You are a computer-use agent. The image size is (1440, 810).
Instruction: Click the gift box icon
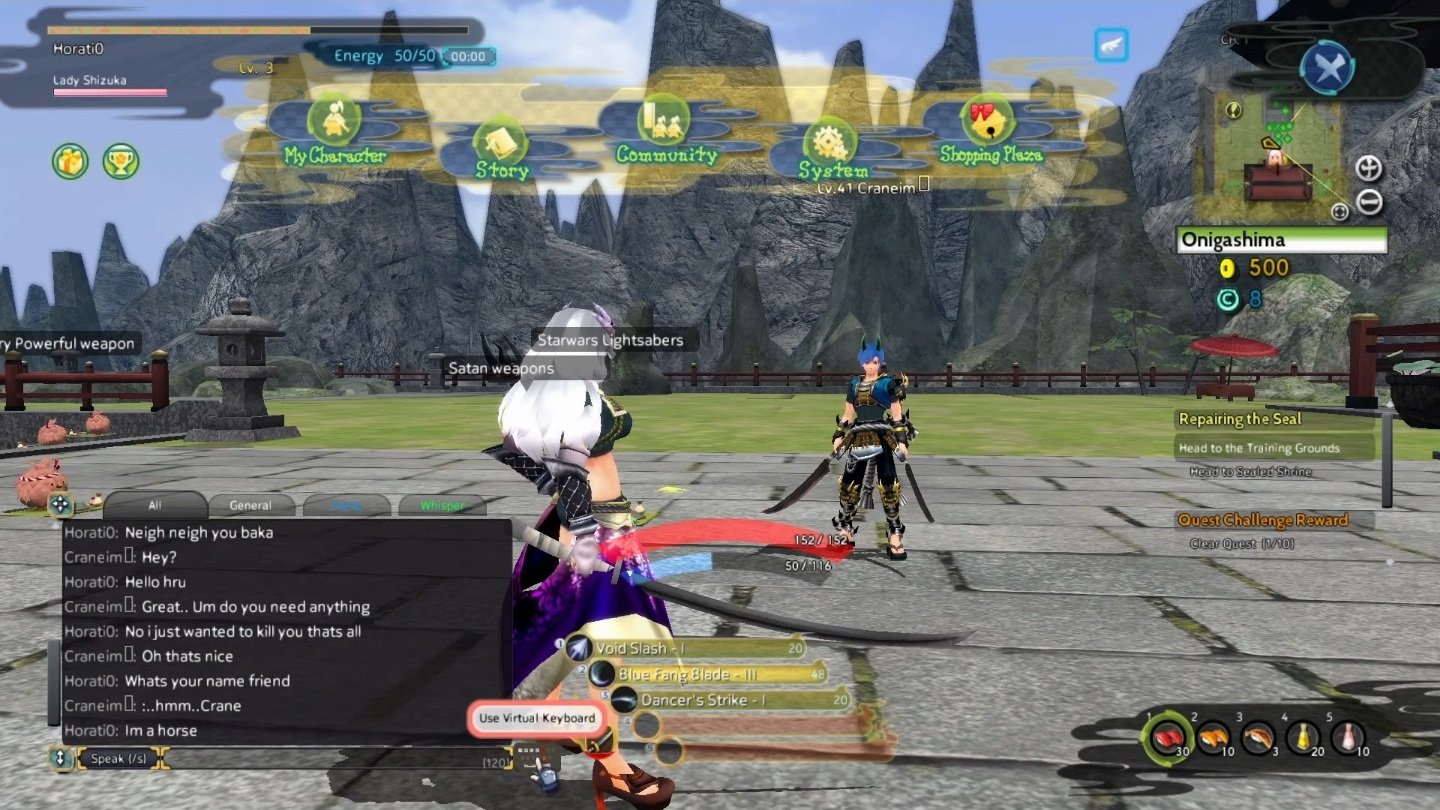click(70, 161)
